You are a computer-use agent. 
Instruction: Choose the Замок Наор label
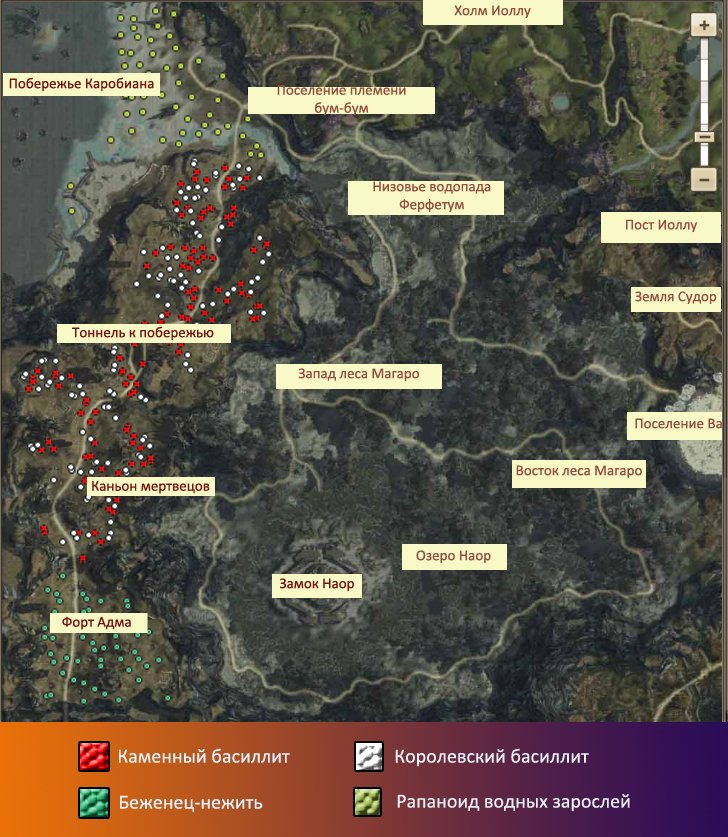[316, 585]
